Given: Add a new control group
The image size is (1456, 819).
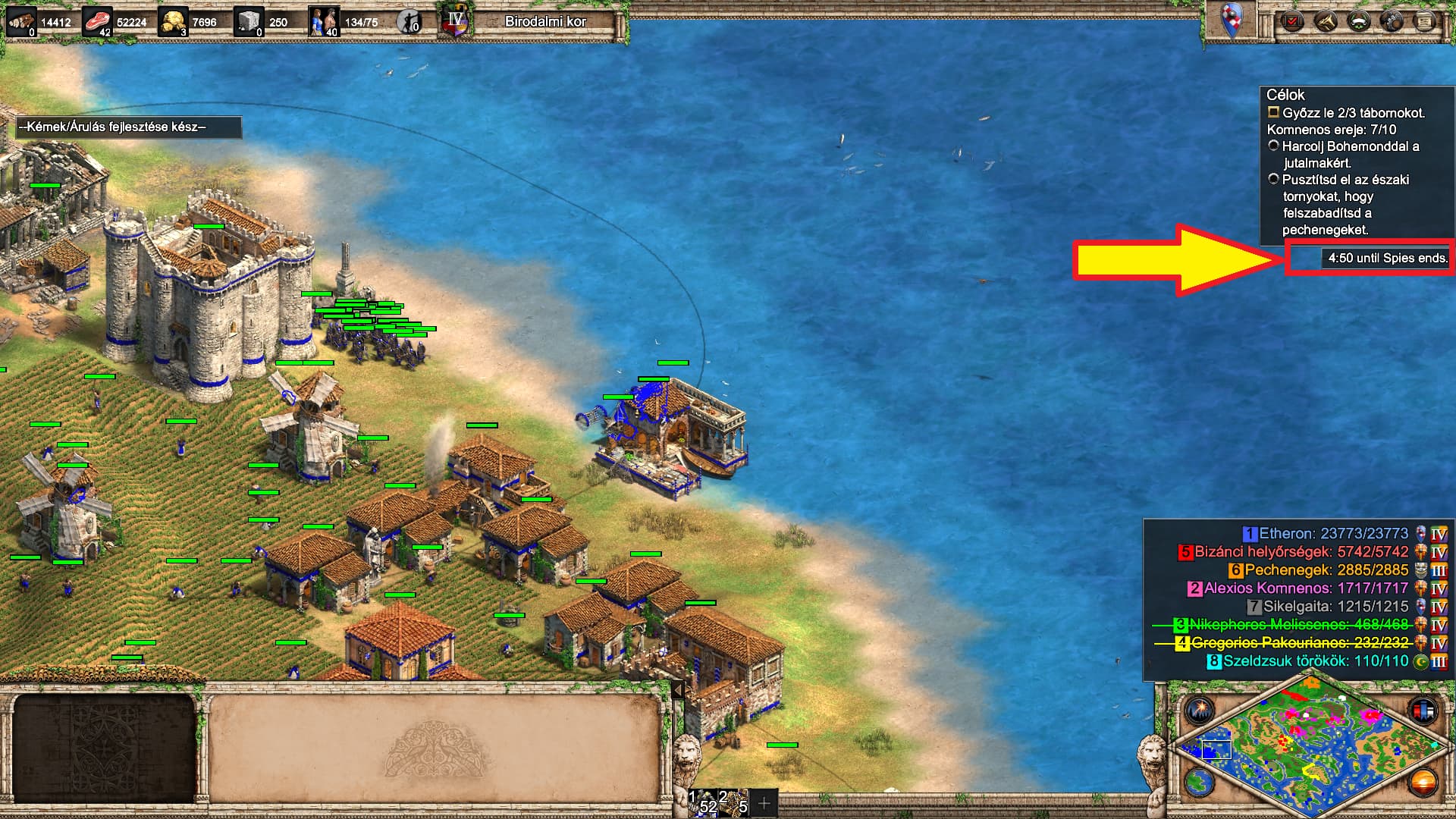Looking at the screenshot, I should [x=764, y=802].
